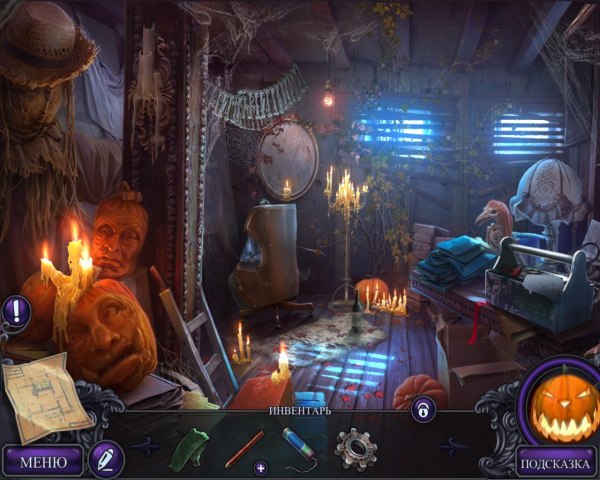Request a hint with the ПОДСКАЗКА button
This screenshot has height=480, width=600.
(556, 461)
